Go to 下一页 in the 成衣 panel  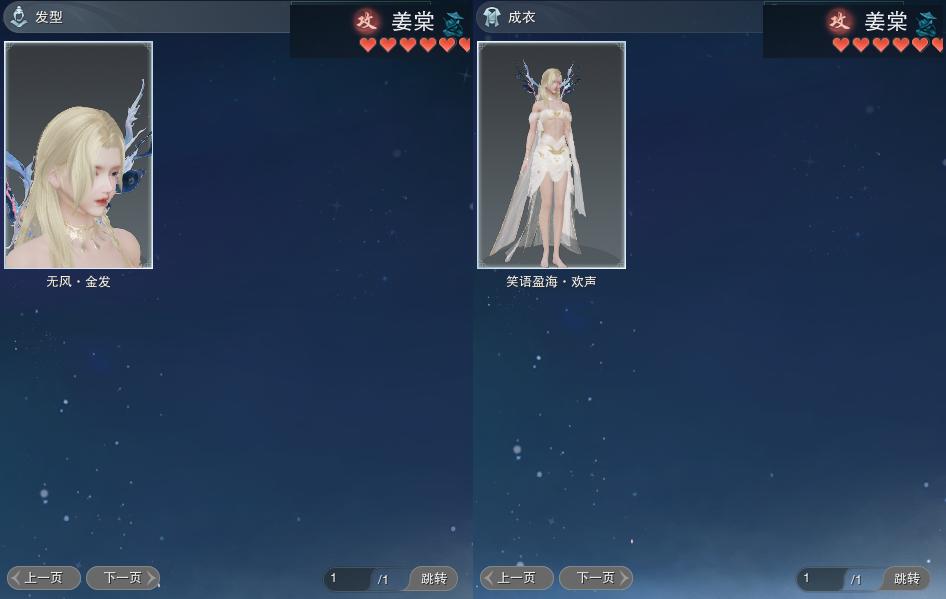[595, 578]
